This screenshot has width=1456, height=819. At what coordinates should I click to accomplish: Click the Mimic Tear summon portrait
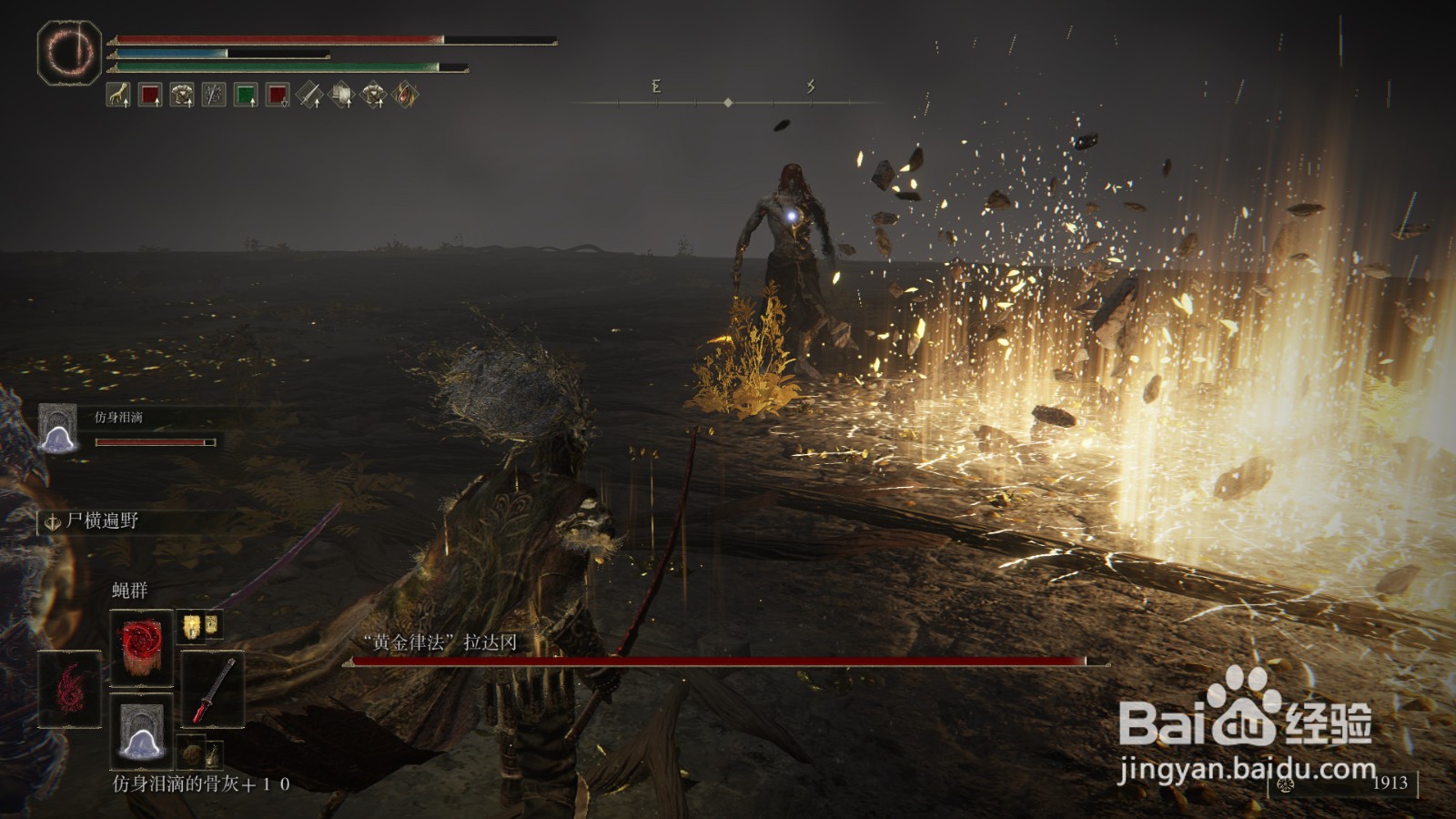[57, 429]
